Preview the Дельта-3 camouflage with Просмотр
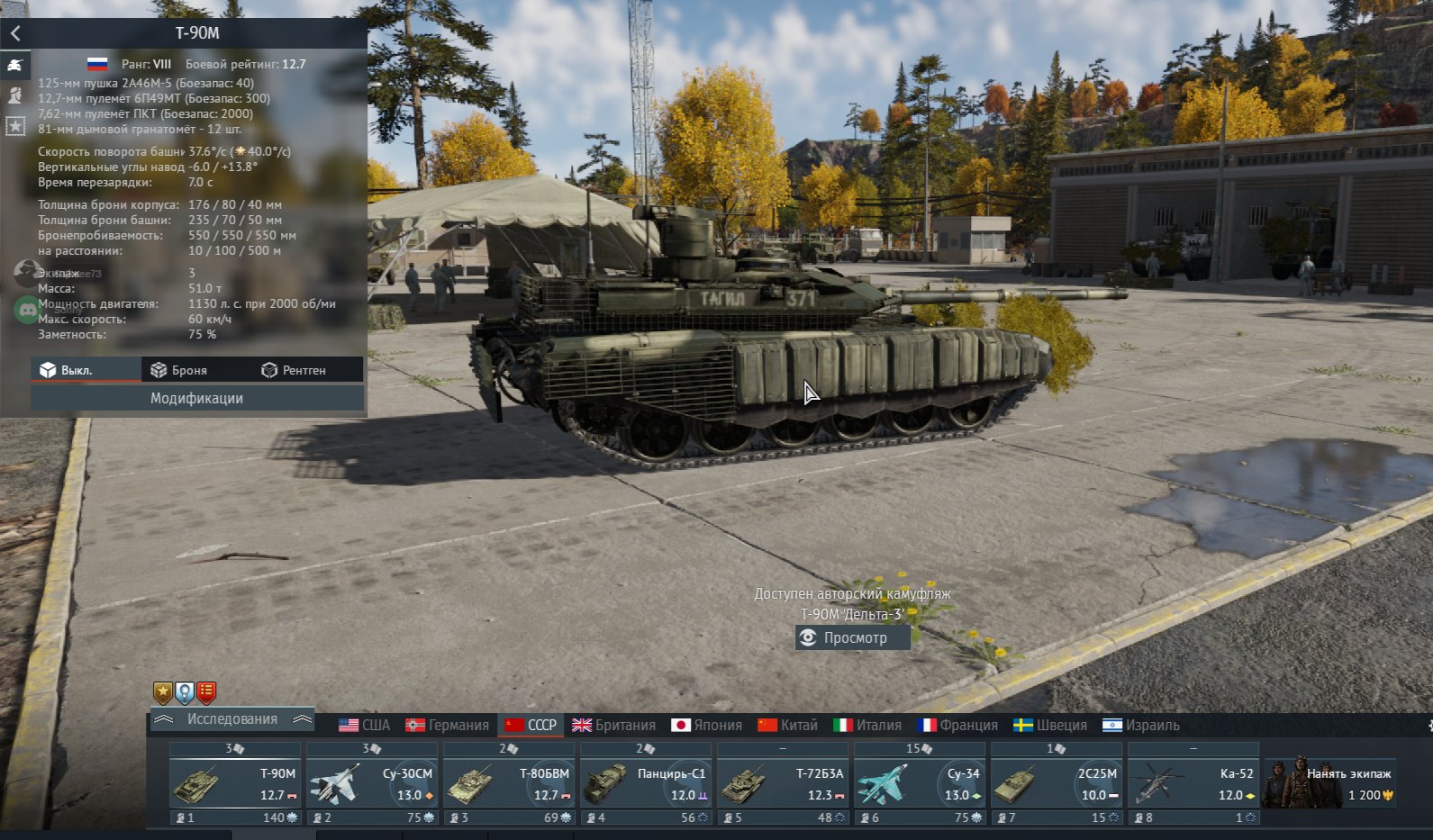The width and height of the screenshot is (1433, 840). (x=853, y=637)
